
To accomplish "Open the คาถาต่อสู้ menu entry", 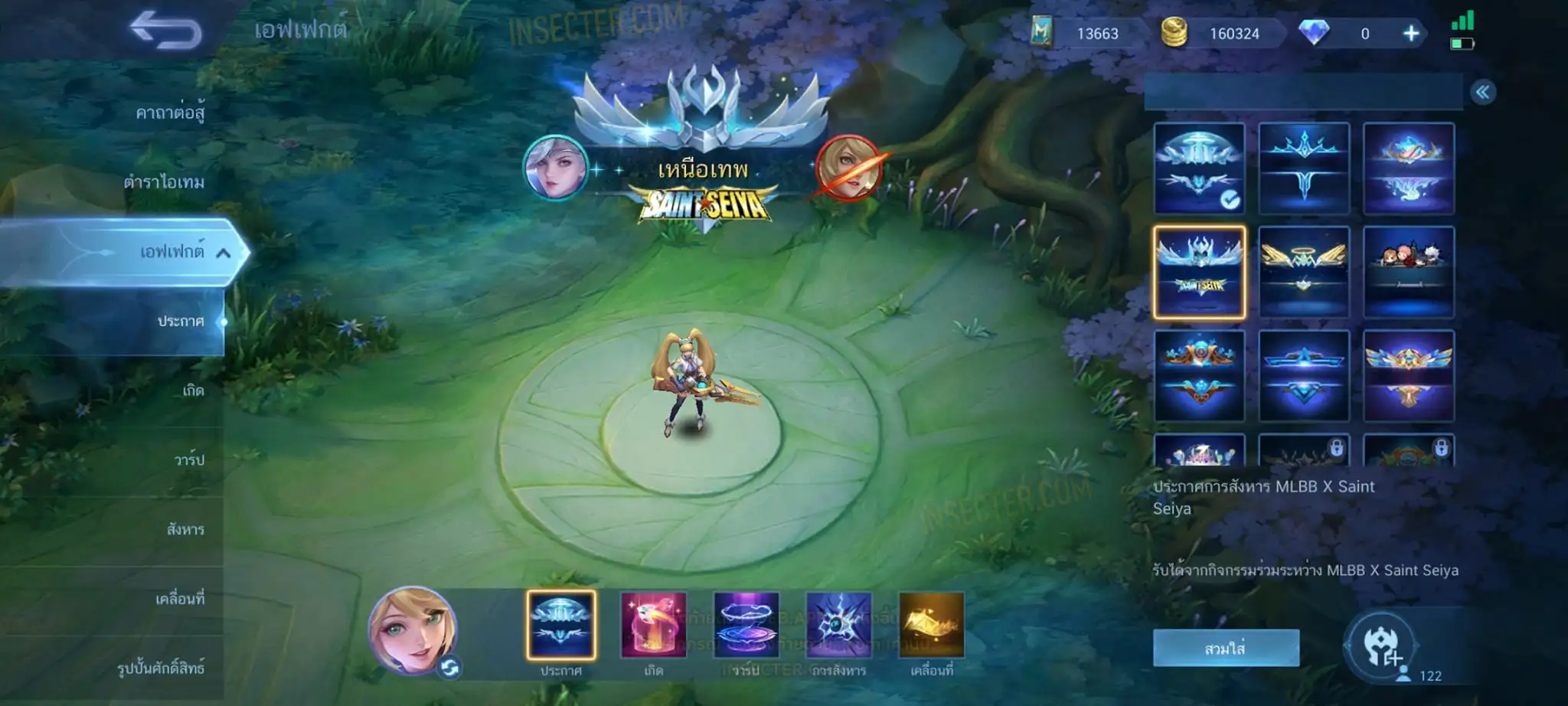I will pos(170,113).
